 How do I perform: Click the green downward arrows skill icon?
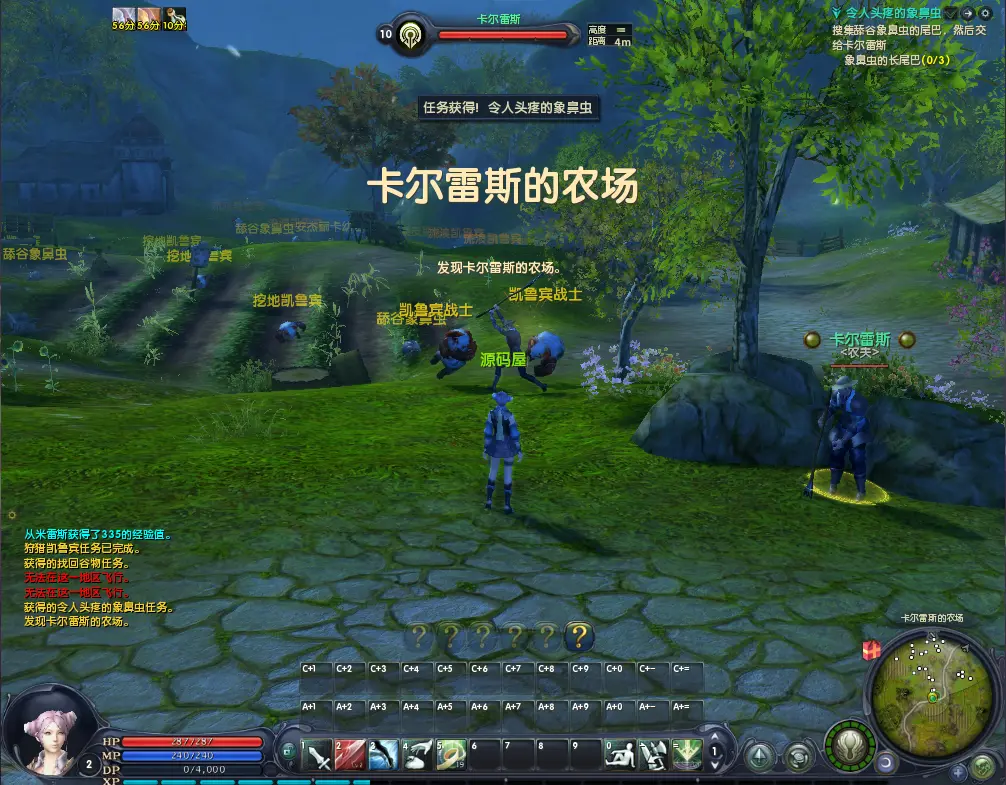pyautogui.click(x=686, y=754)
